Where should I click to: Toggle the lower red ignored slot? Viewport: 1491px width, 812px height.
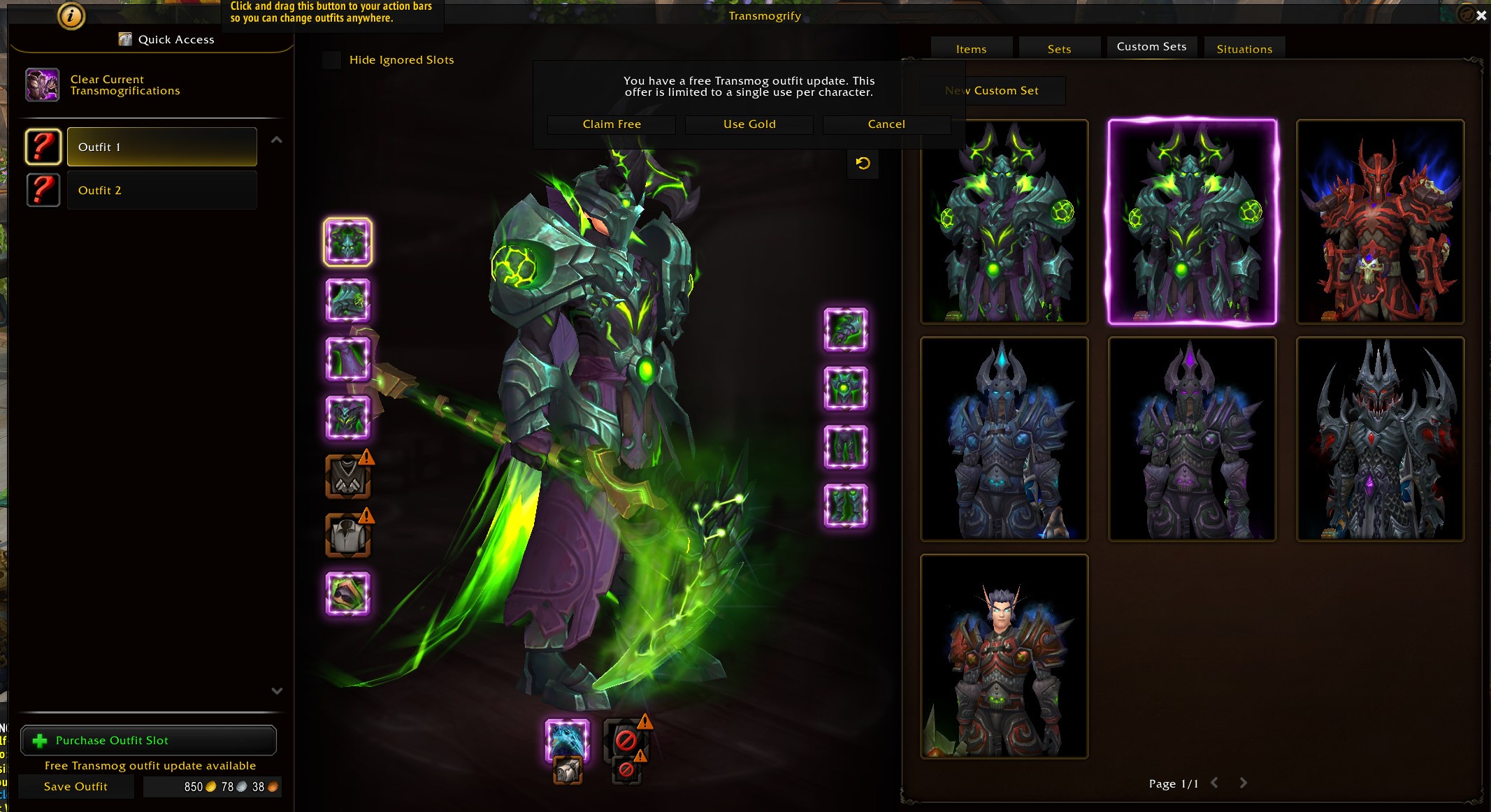627,771
